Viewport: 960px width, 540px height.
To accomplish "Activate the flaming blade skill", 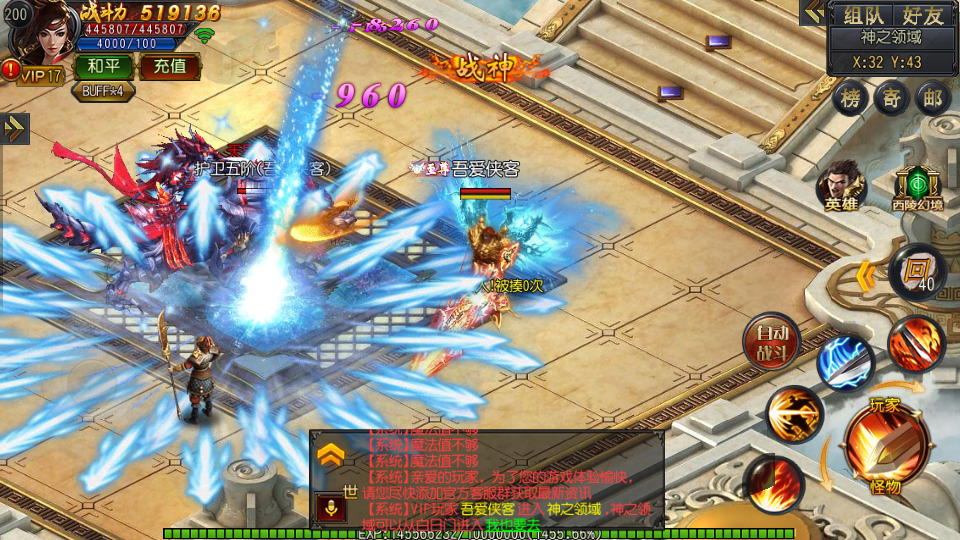I will pos(915,343).
